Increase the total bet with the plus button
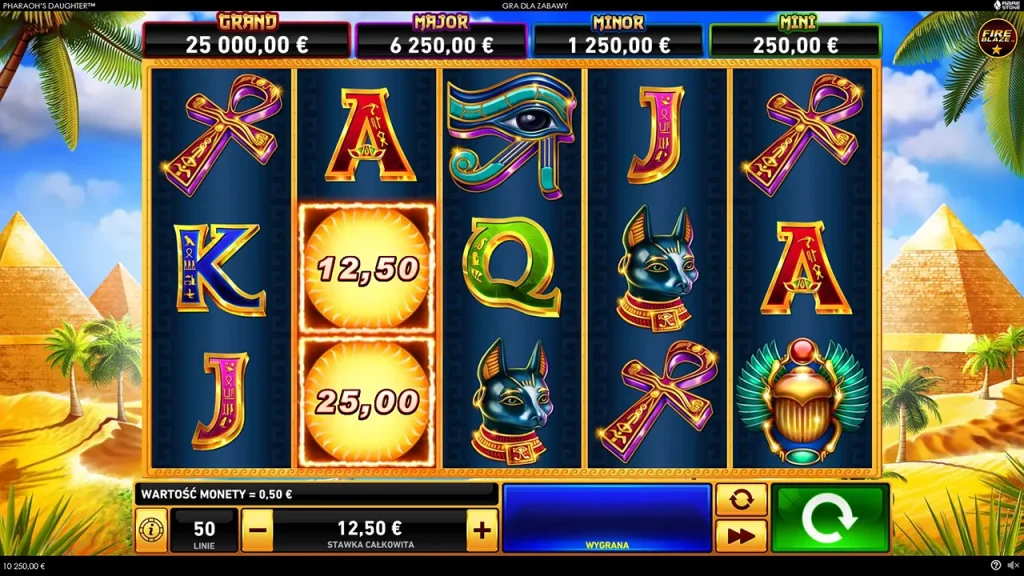 (482, 530)
